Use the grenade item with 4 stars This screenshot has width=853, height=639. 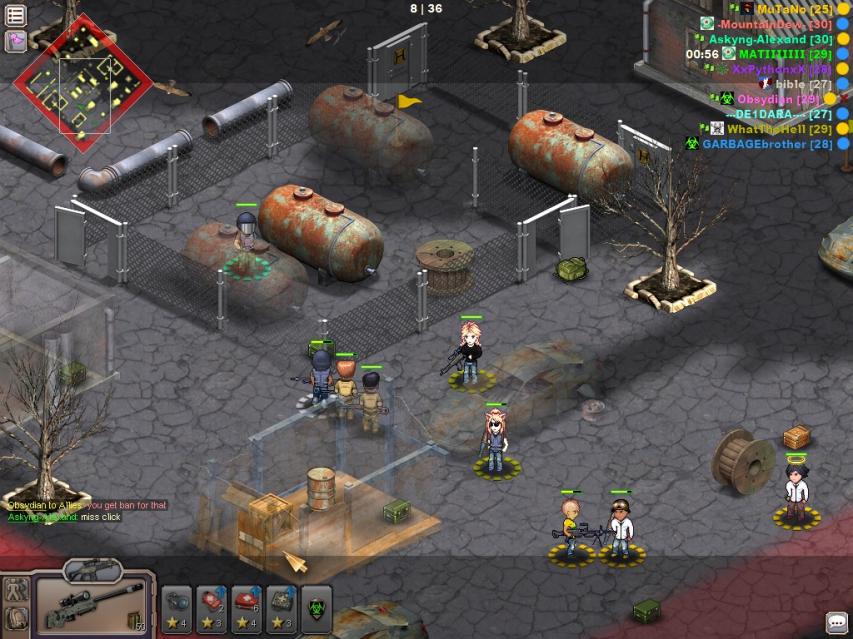coord(177,606)
